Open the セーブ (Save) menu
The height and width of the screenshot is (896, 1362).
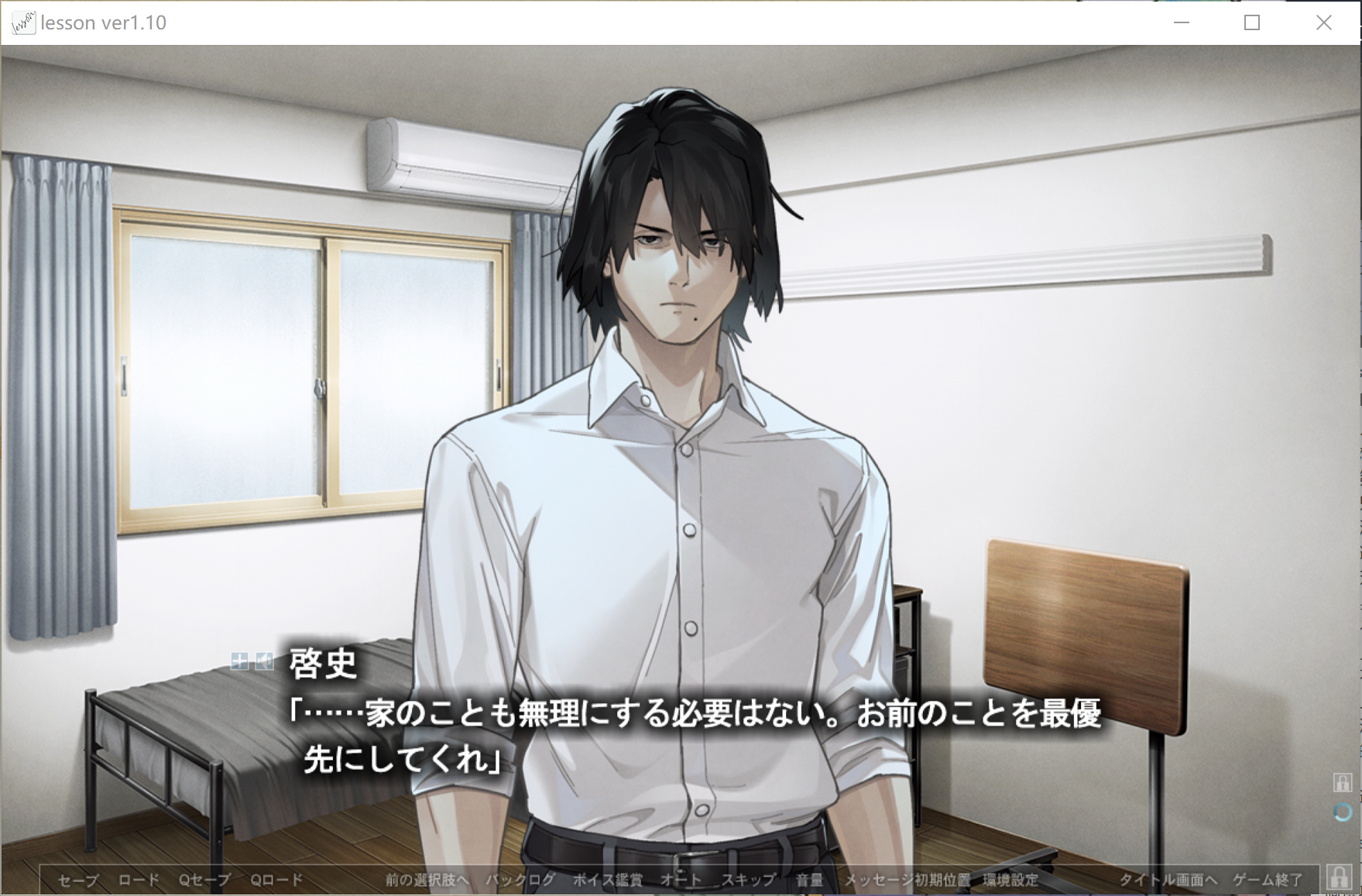pos(78,880)
